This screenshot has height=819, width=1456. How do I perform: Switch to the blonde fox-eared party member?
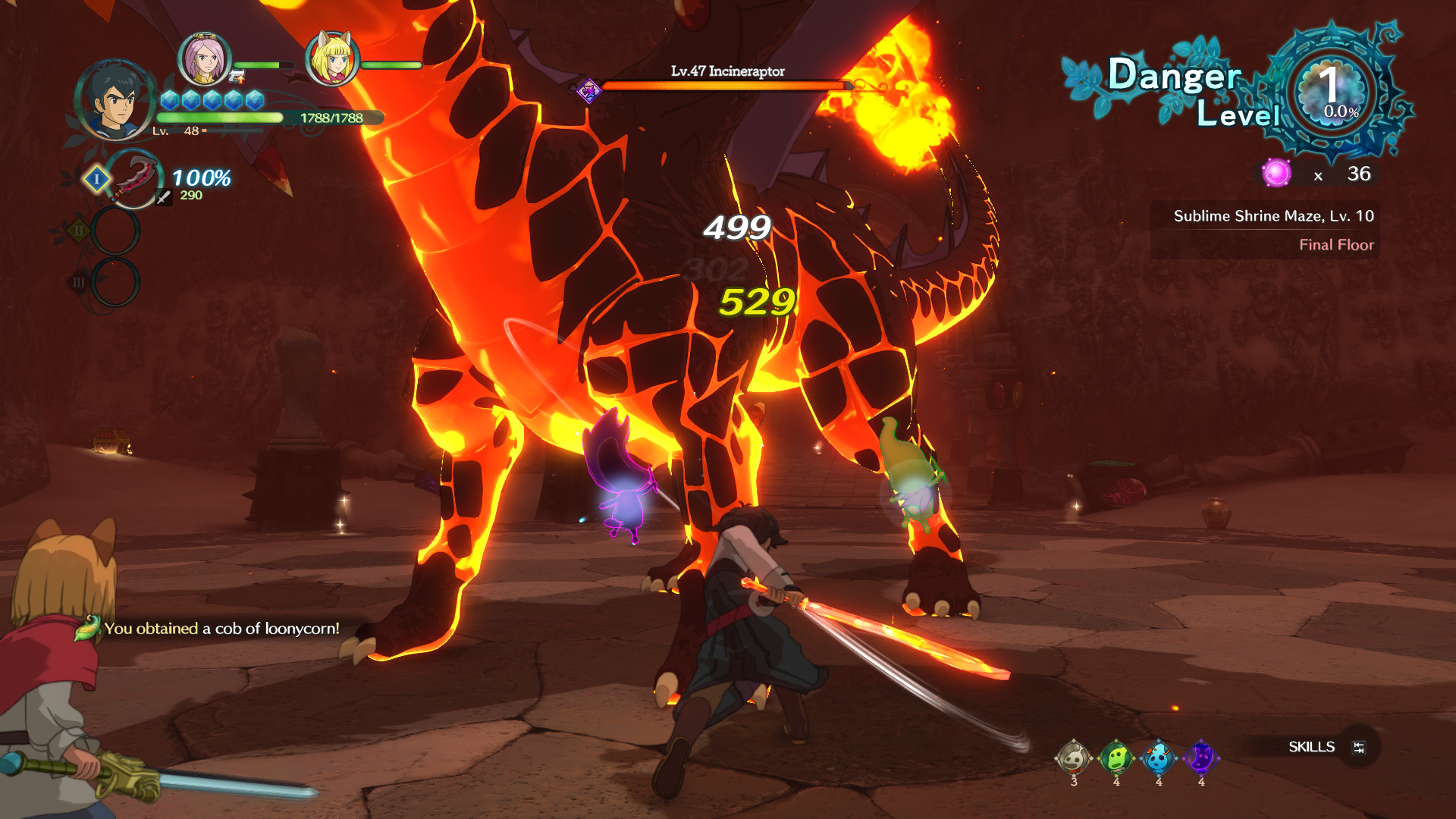(x=331, y=59)
